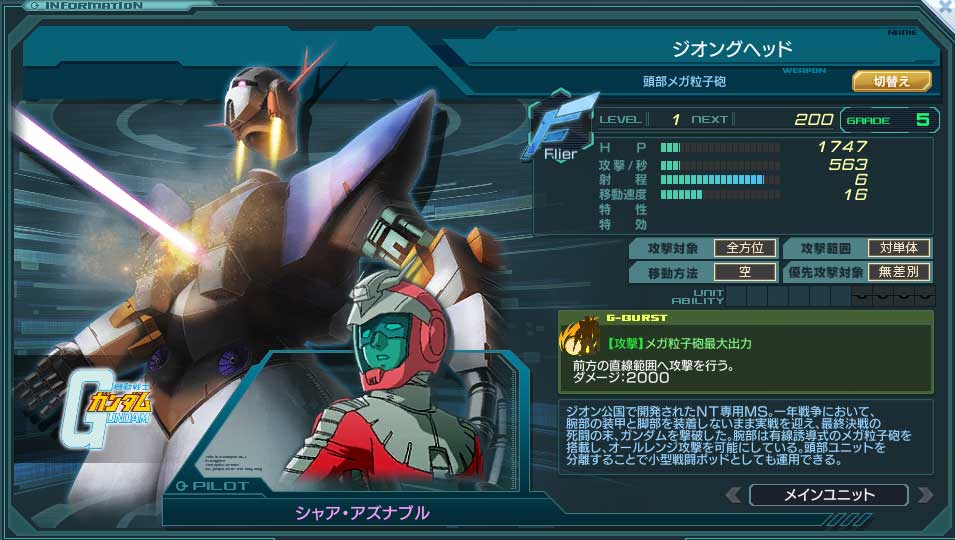Select the メインユニット button
The width and height of the screenshot is (955, 540).
(x=828, y=495)
